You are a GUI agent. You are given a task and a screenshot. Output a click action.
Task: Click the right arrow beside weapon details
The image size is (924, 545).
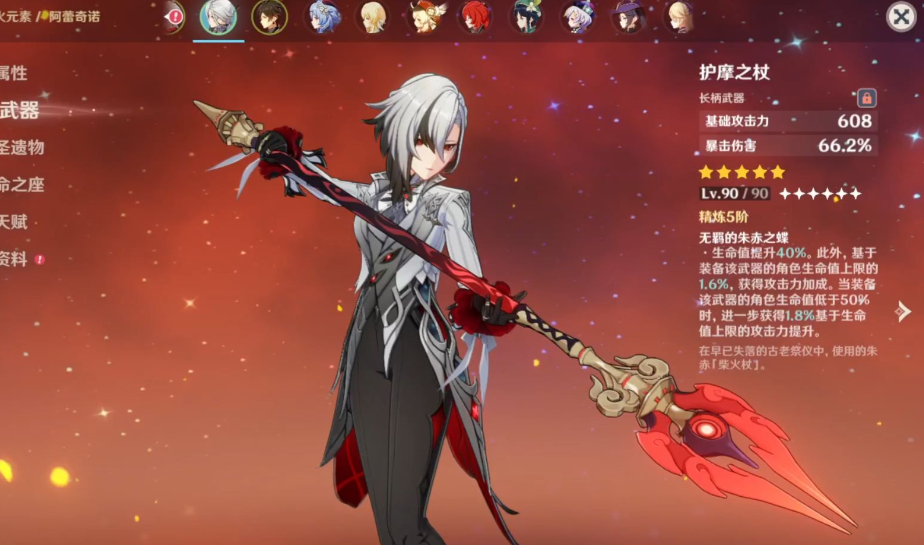(903, 311)
